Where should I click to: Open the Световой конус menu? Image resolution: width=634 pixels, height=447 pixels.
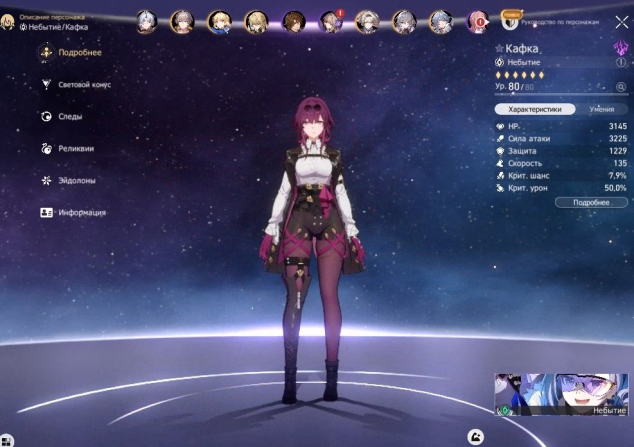(x=85, y=85)
